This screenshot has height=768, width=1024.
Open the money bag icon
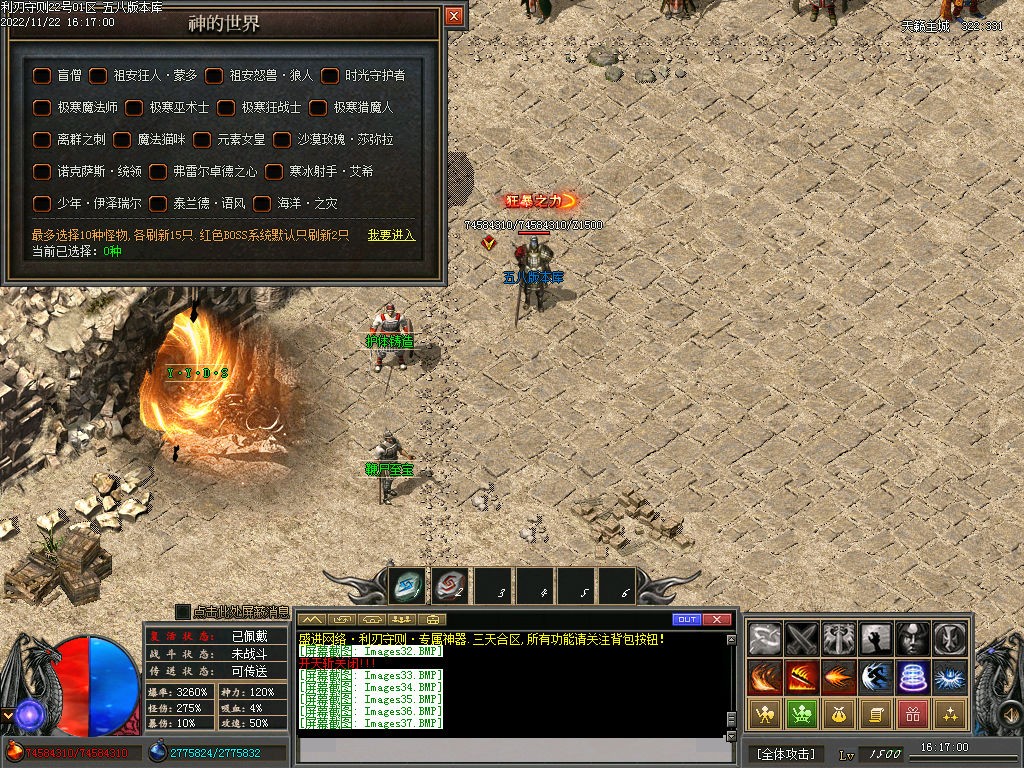tap(838, 714)
